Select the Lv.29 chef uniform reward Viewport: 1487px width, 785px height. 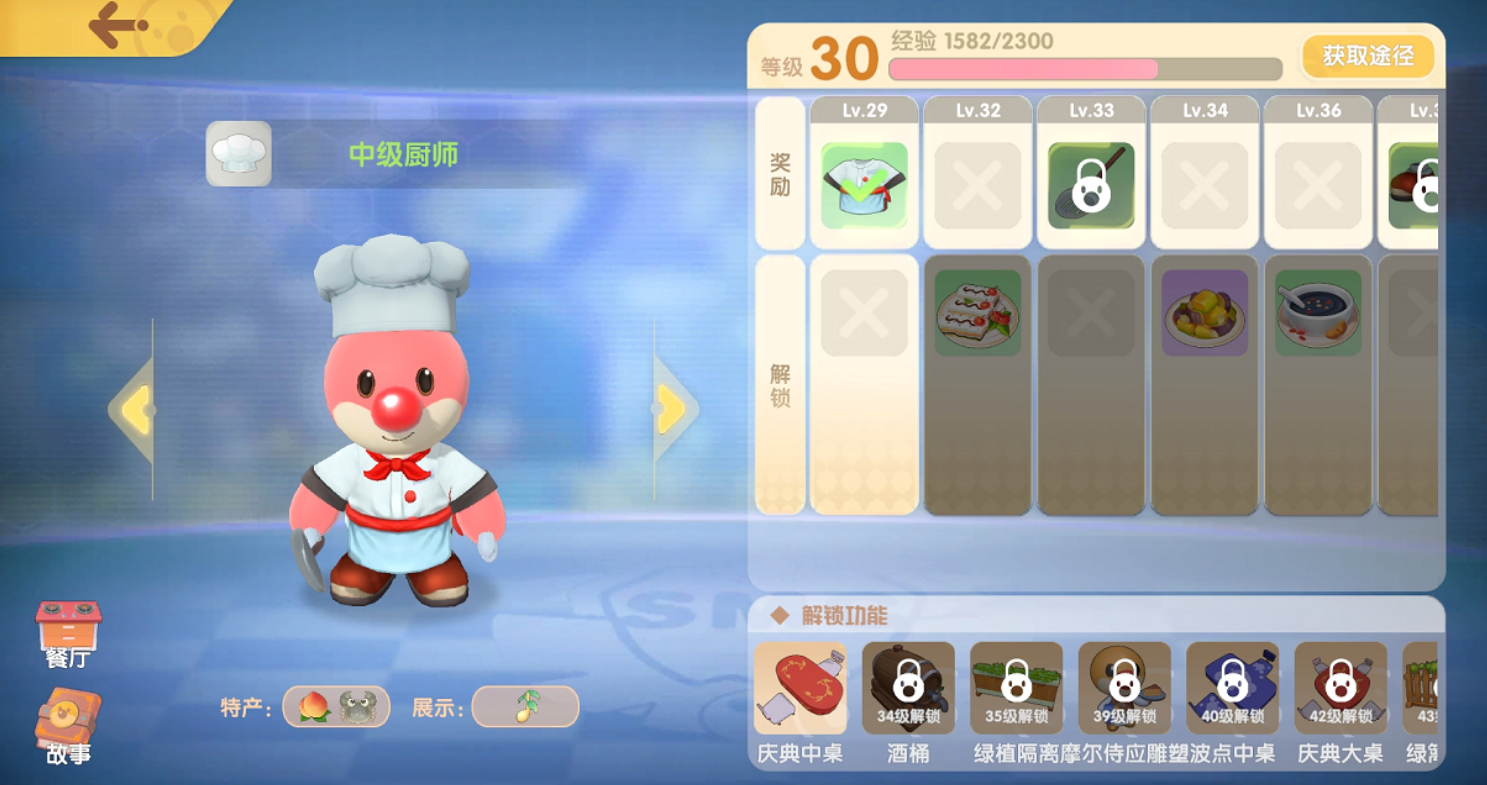click(x=864, y=186)
